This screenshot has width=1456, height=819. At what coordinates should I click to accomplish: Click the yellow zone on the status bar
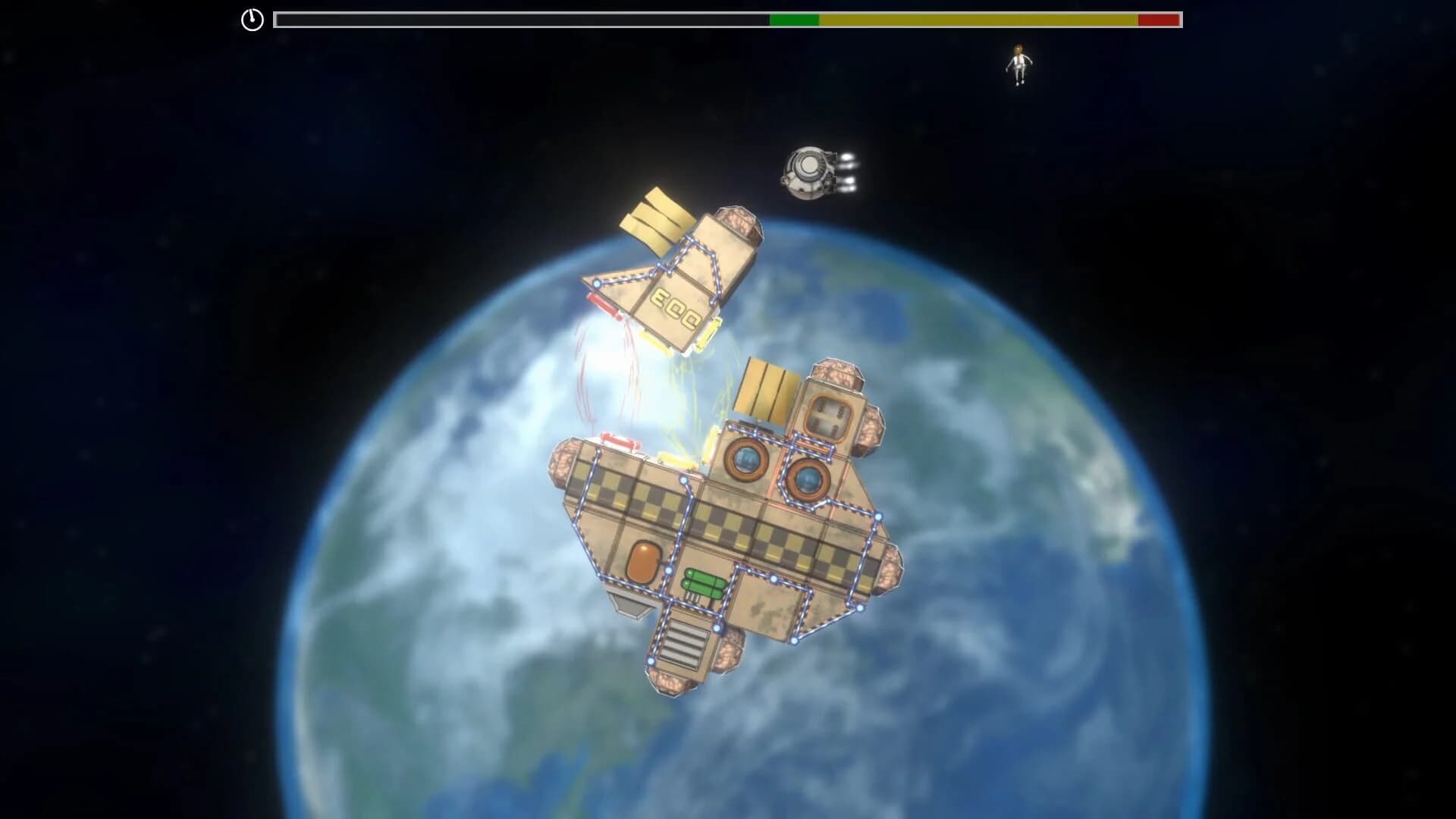tap(978, 19)
